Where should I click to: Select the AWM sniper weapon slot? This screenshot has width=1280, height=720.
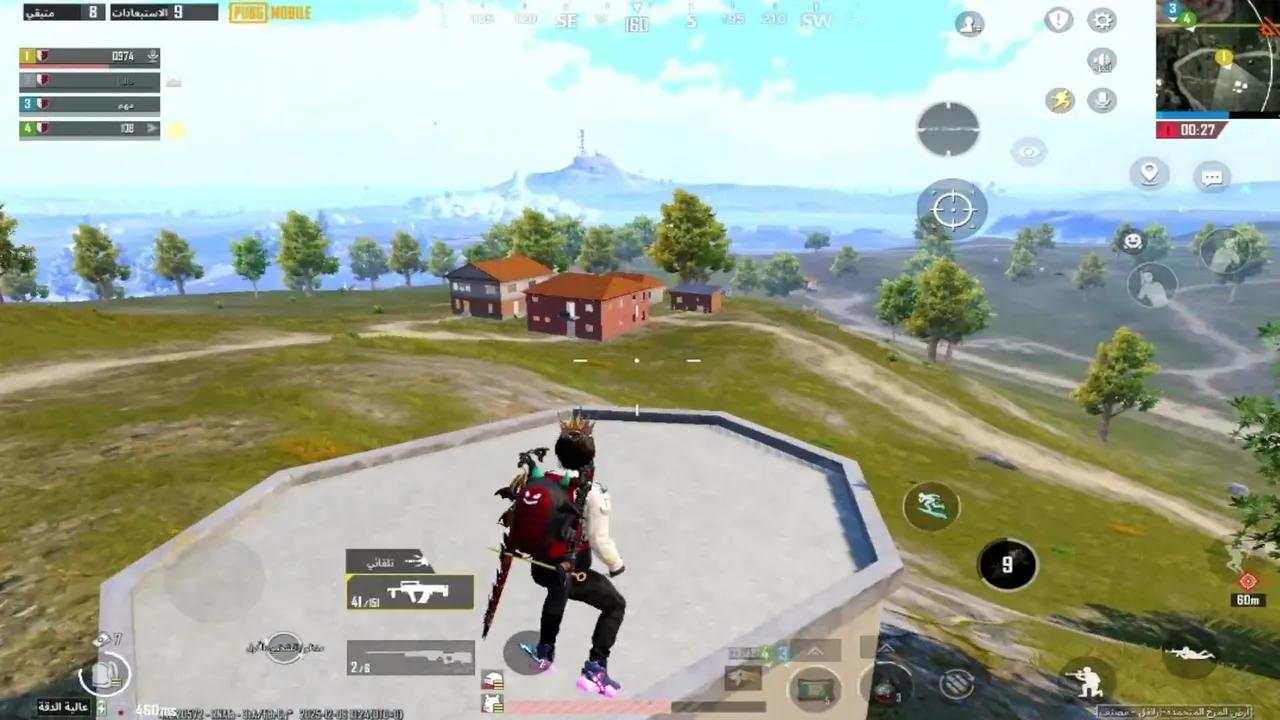coord(410,655)
